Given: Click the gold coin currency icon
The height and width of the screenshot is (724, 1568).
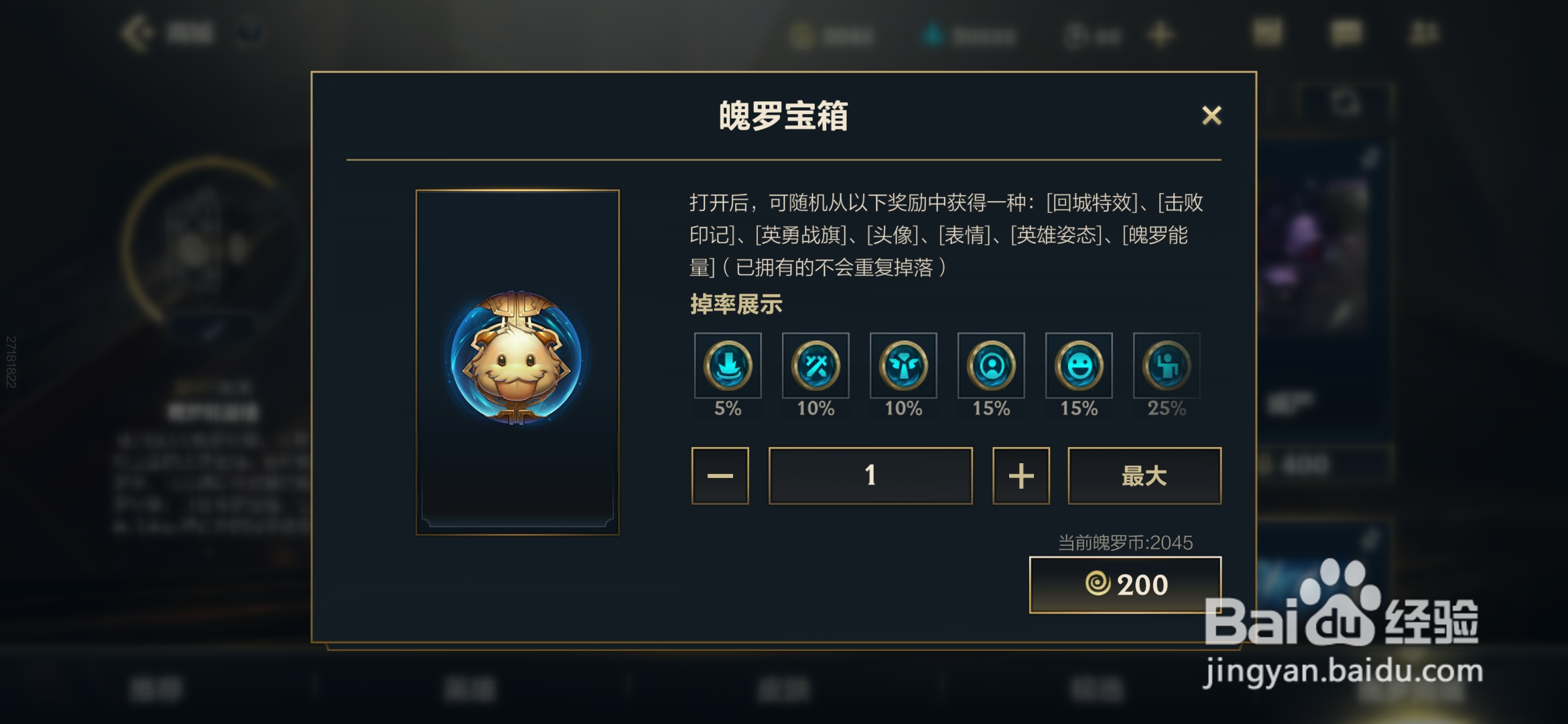Looking at the screenshot, I should tap(803, 35).
